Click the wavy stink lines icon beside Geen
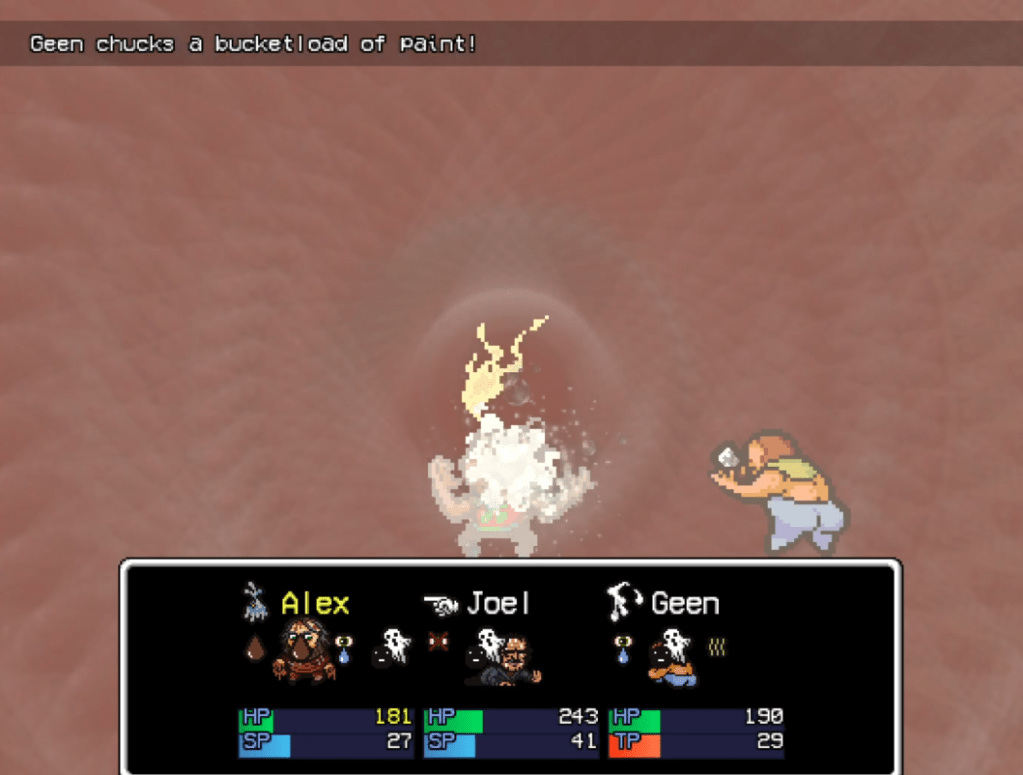1023x775 pixels. pyautogui.click(x=716, y=647)
